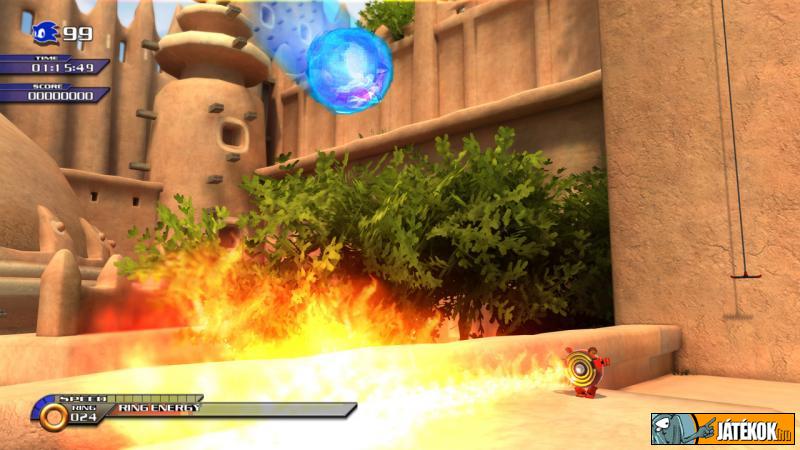Click the Sonic head lives icon
This screenshot has width=800, height=450.
pyautogui.click(x=46, y=33)
